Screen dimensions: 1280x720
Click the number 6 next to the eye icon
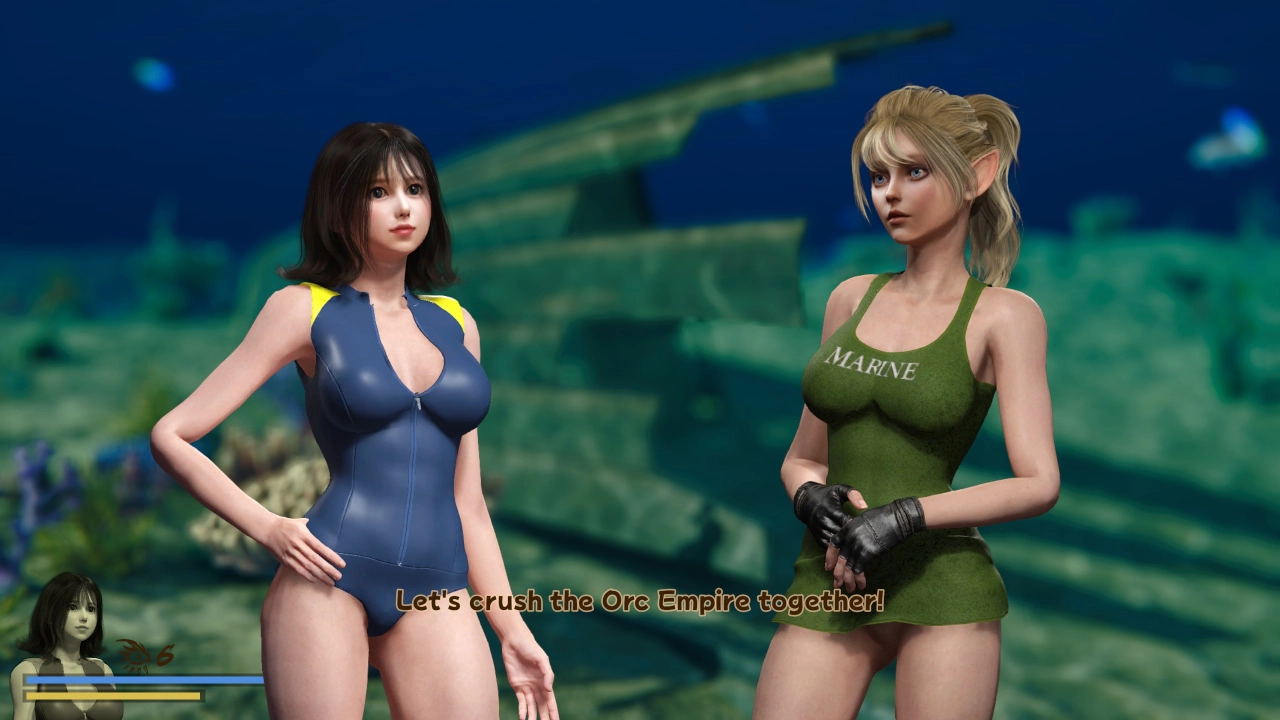tap(166, 653)
